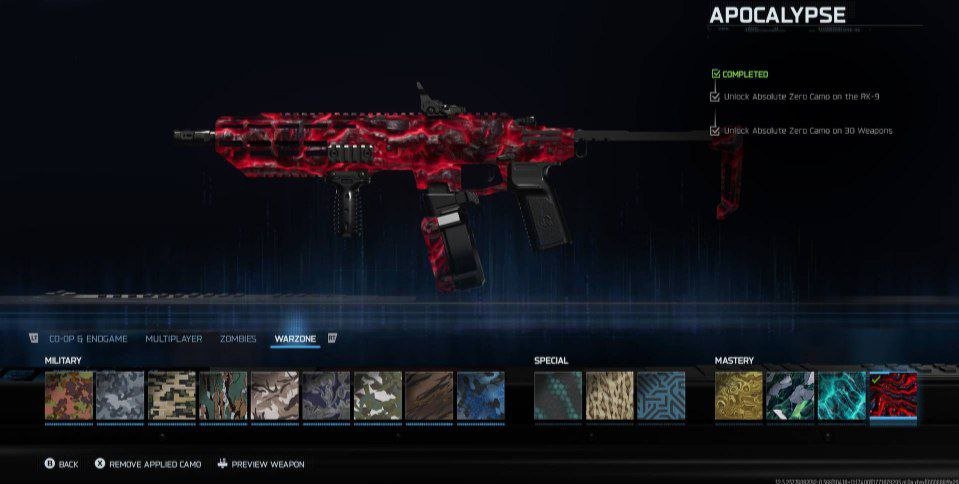Select the red Apocalypse mastery camo
959x484 pixels.
[x=893, y=395]
